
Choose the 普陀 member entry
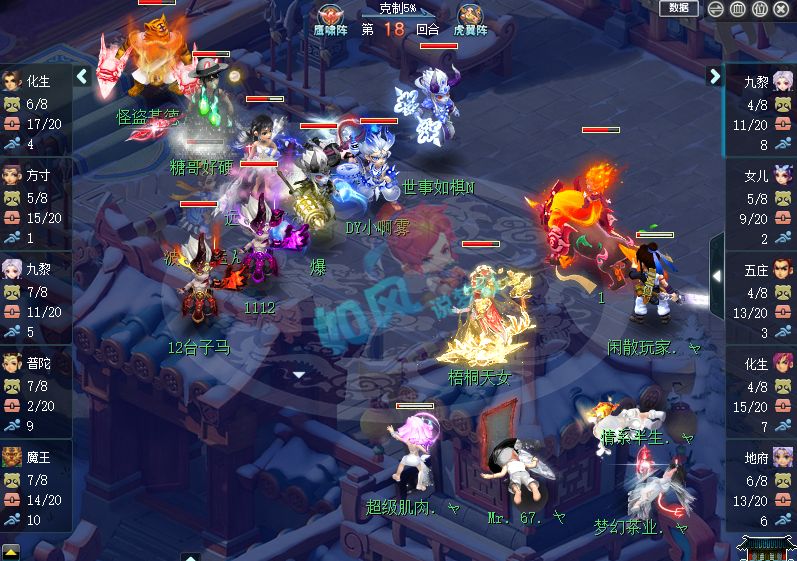coord(34,393)
